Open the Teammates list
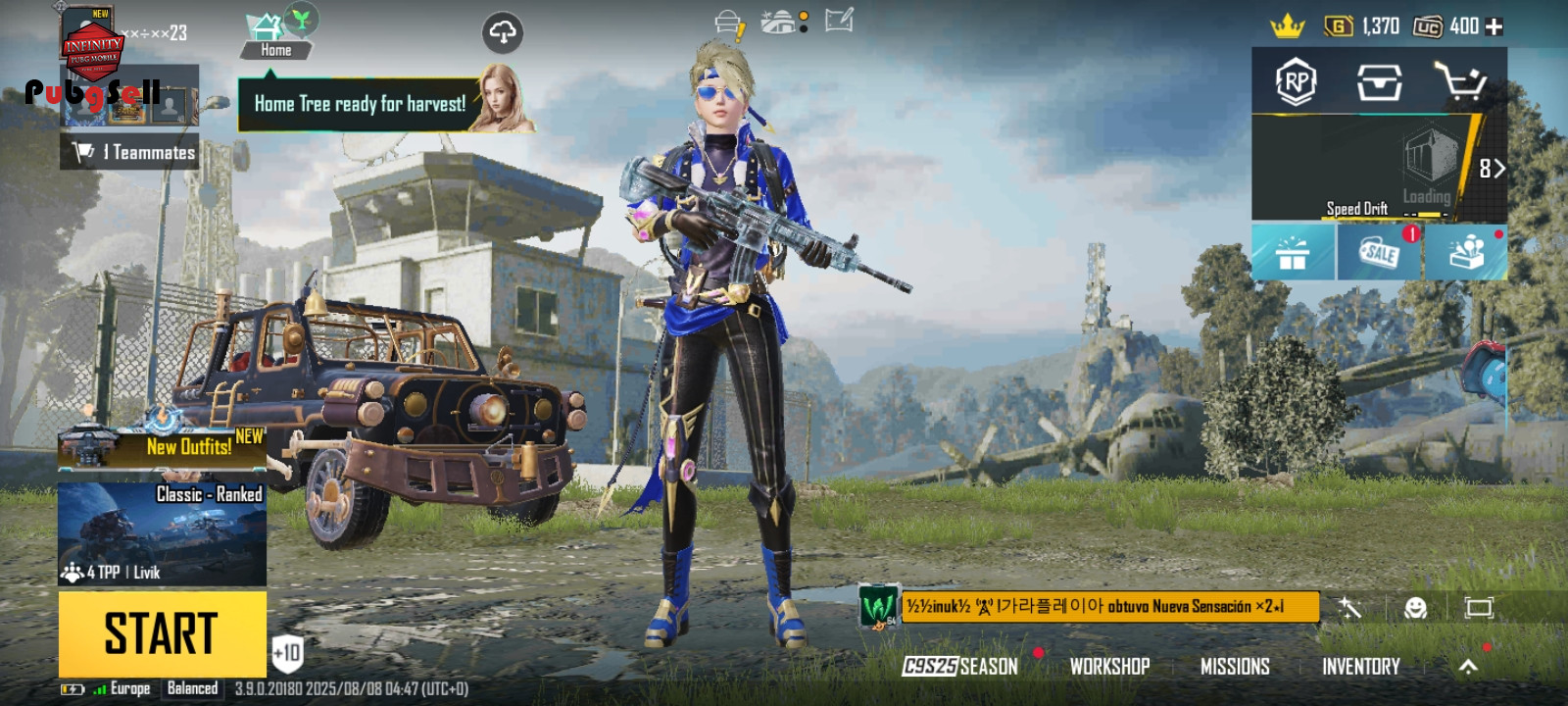The width and height of the screenshot is (1568, 706). click(x=130, y=152)
